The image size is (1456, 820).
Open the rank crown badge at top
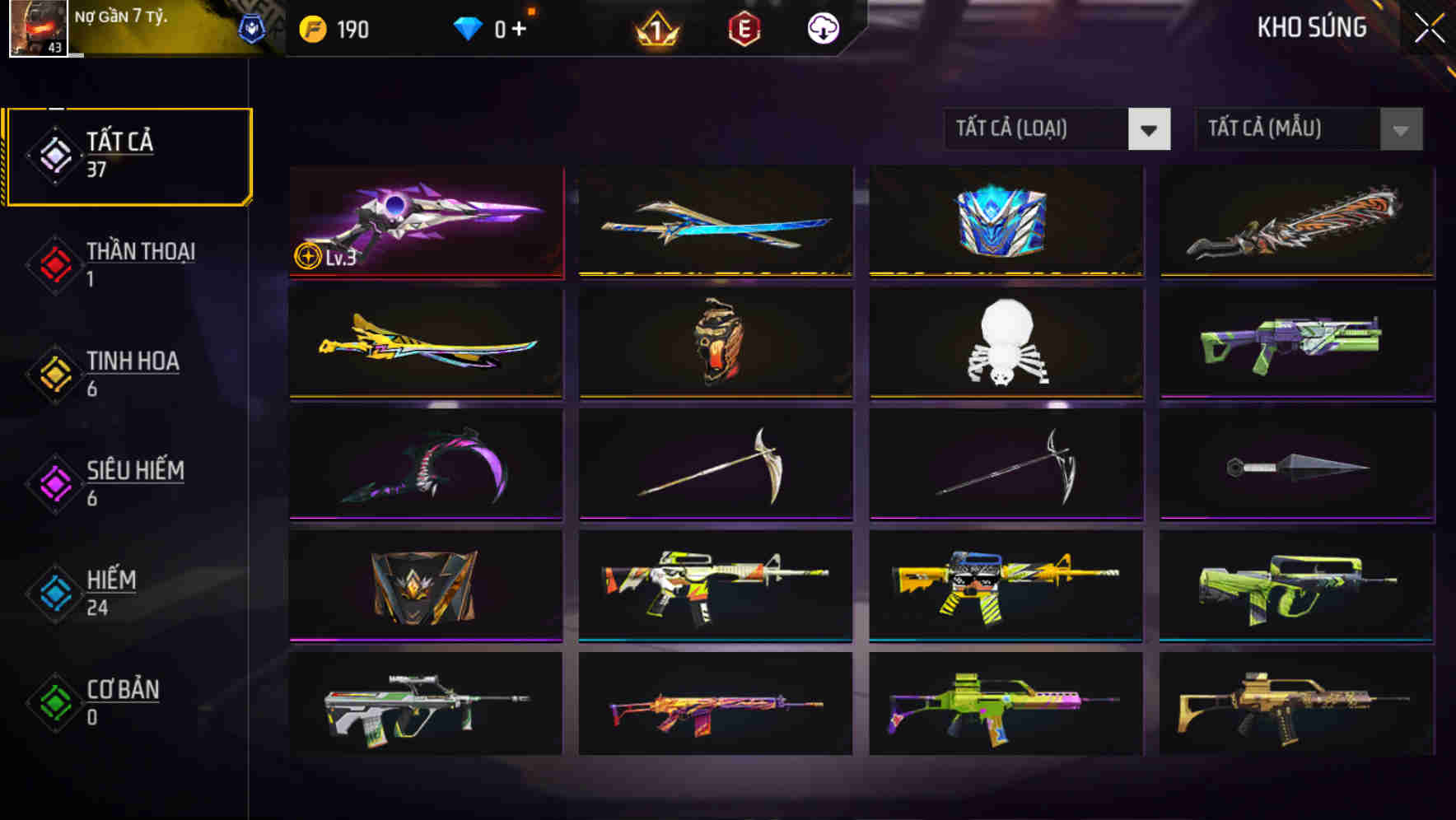pyautogui.click(x=654, y=28)
